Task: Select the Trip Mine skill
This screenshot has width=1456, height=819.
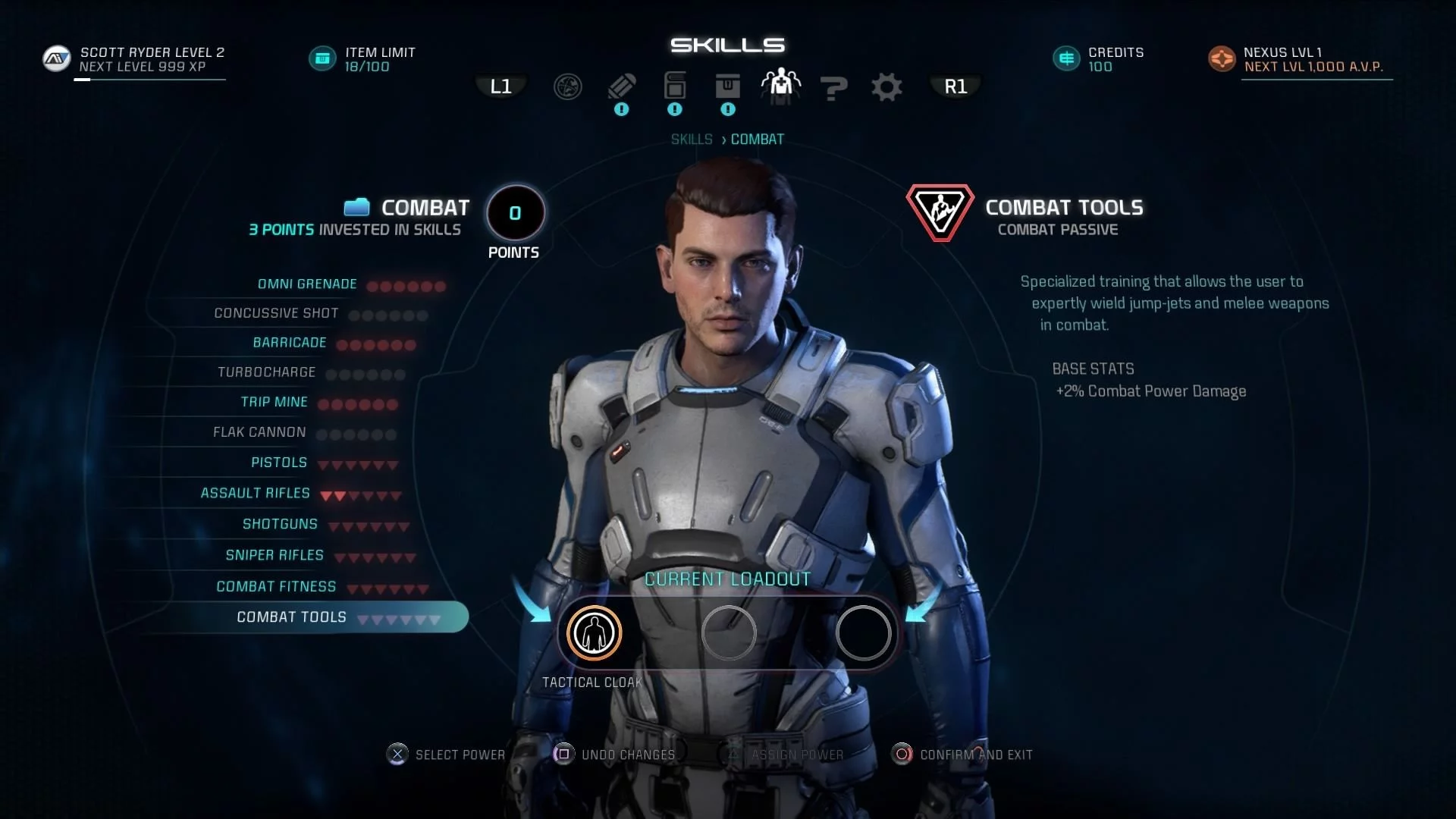Action: tap(275, 402)
